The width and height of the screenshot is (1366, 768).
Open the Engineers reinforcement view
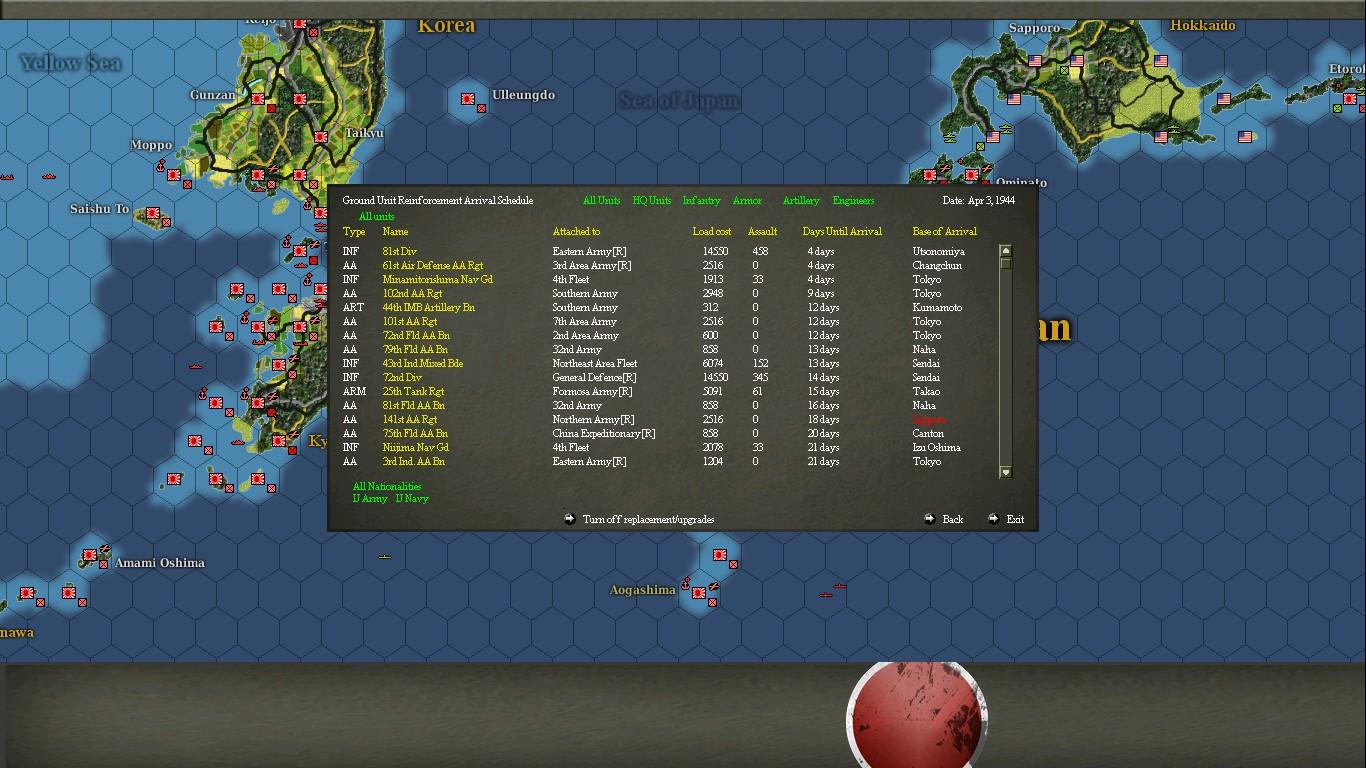click(852, 200)
